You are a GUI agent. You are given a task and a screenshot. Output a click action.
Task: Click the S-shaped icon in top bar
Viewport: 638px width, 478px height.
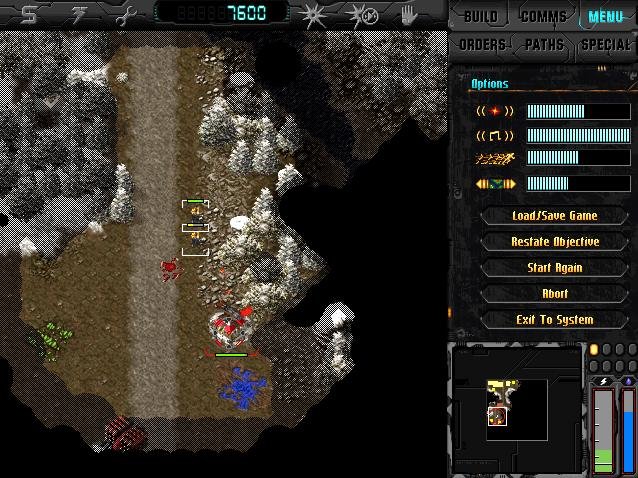[x=29, y=14]
